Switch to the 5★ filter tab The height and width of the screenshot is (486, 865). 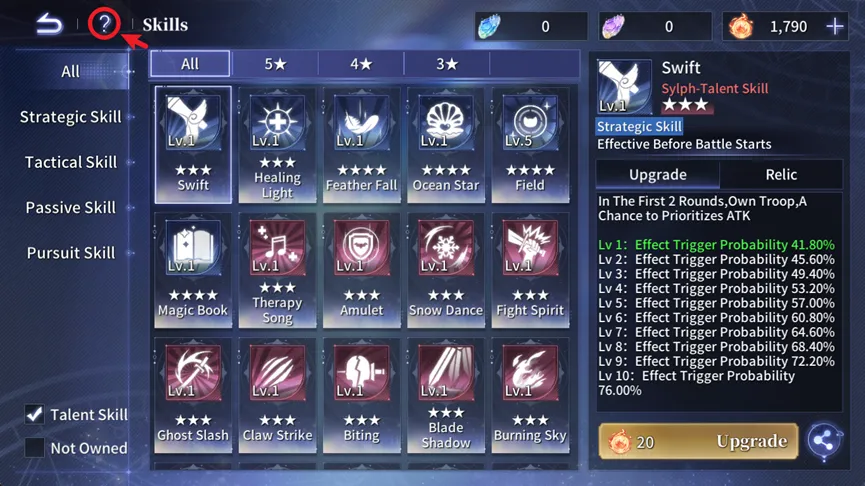tap(275, 64)
